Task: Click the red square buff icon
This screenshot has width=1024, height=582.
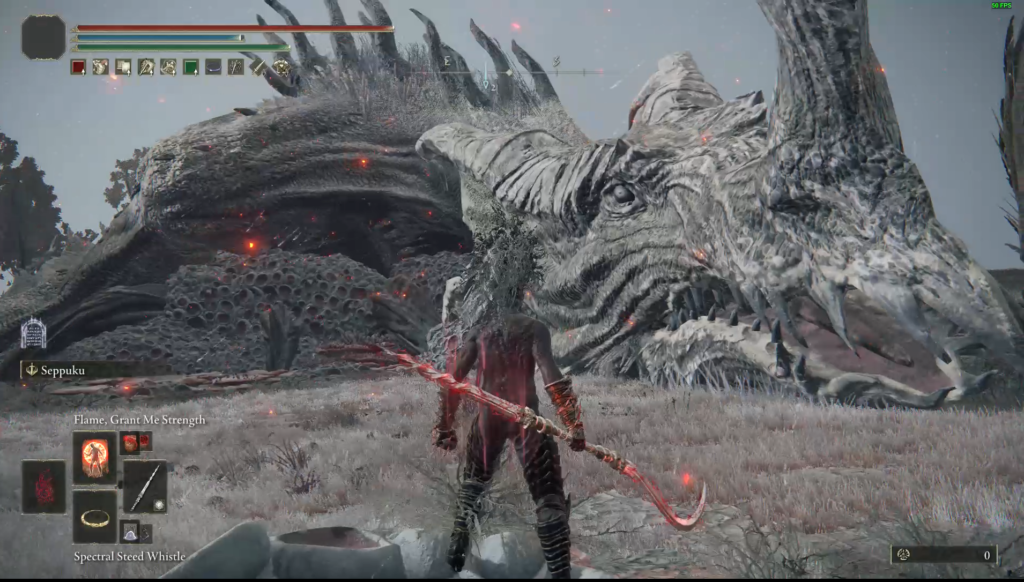Action: click(x=78, y=67)
